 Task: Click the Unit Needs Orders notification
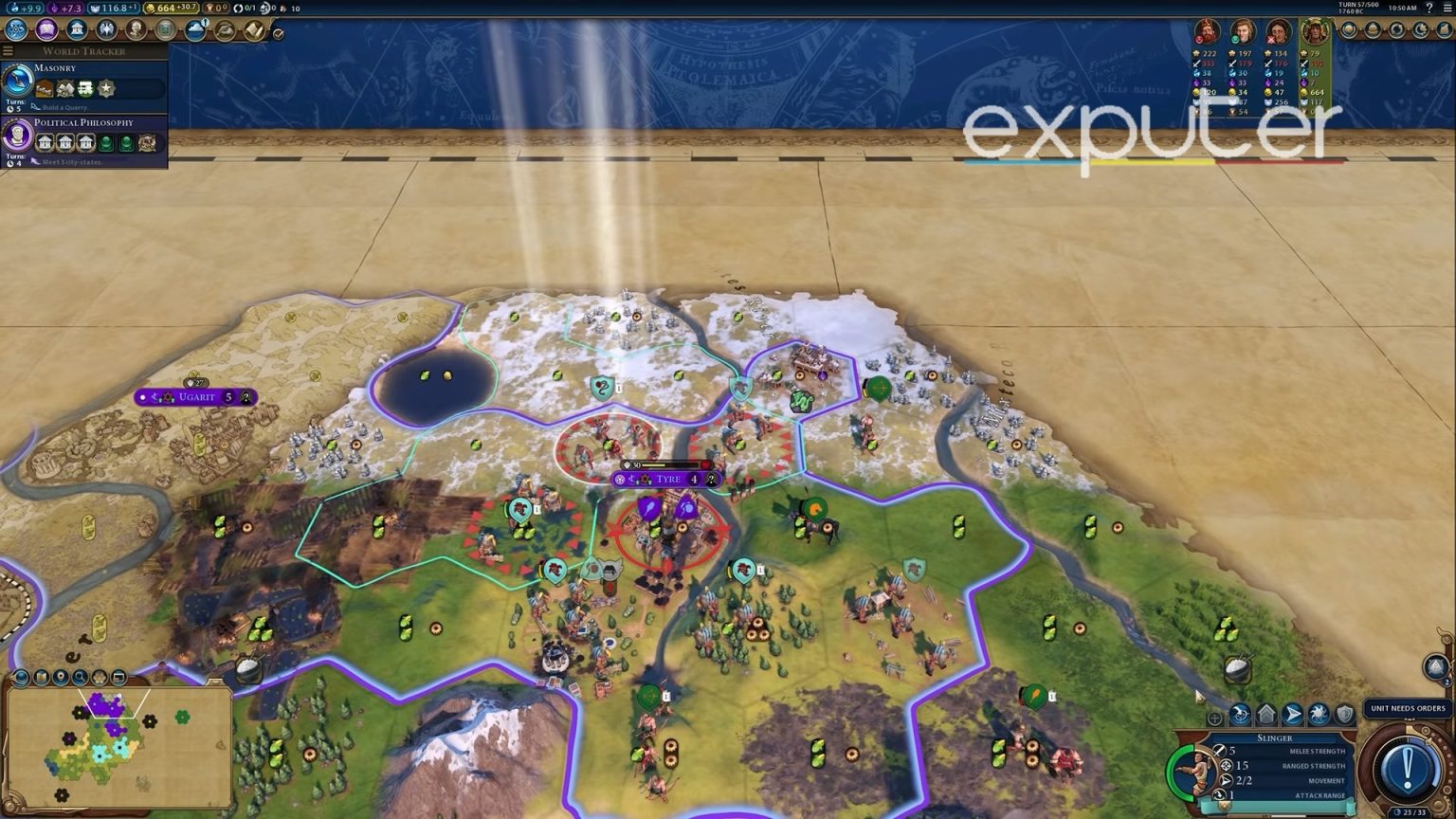coord(1407,708)
